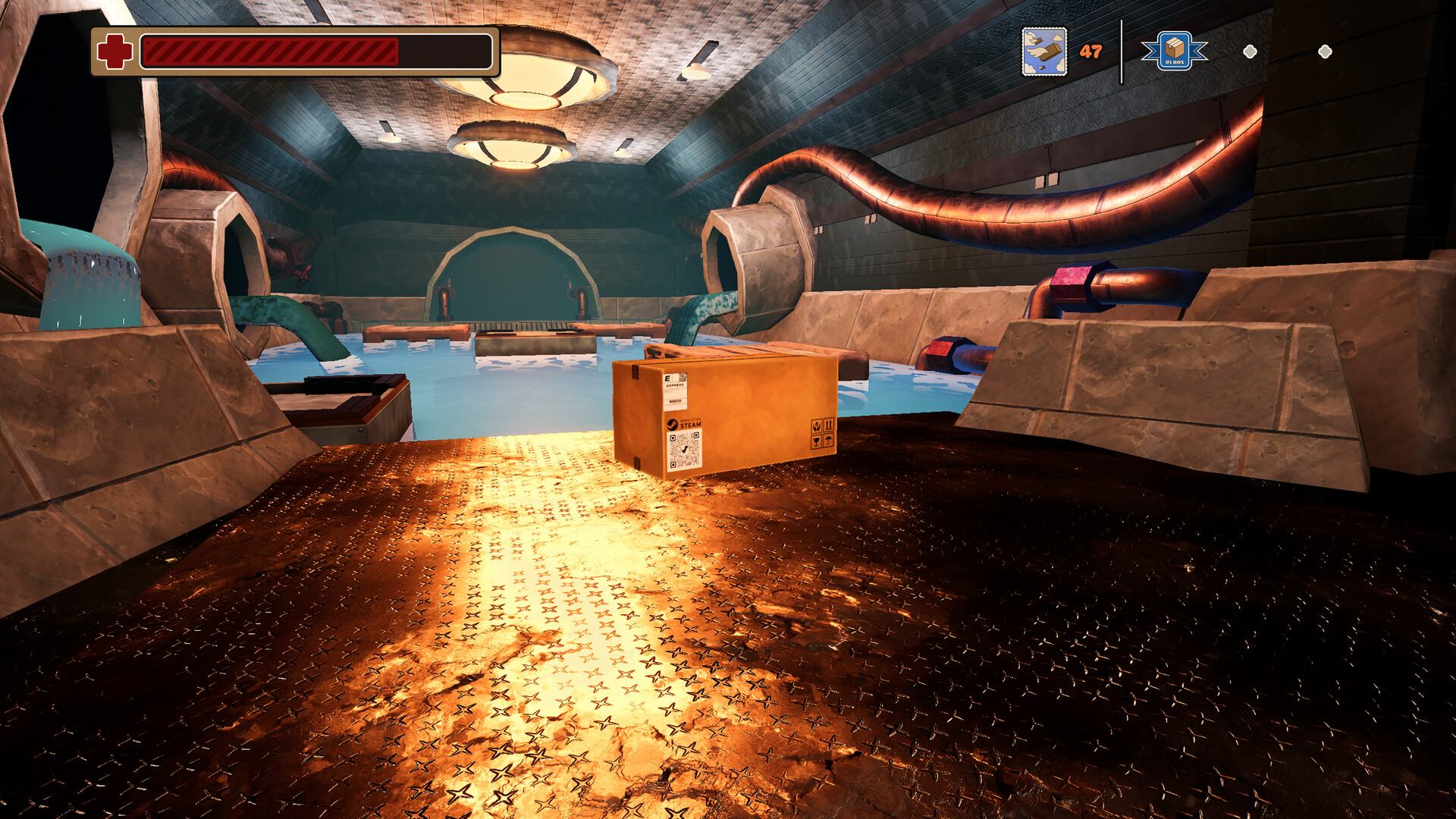The height and width of the screenshot is (819, 1456).
Task: Click the bold E on the express label
Action: tap(667, 378)
